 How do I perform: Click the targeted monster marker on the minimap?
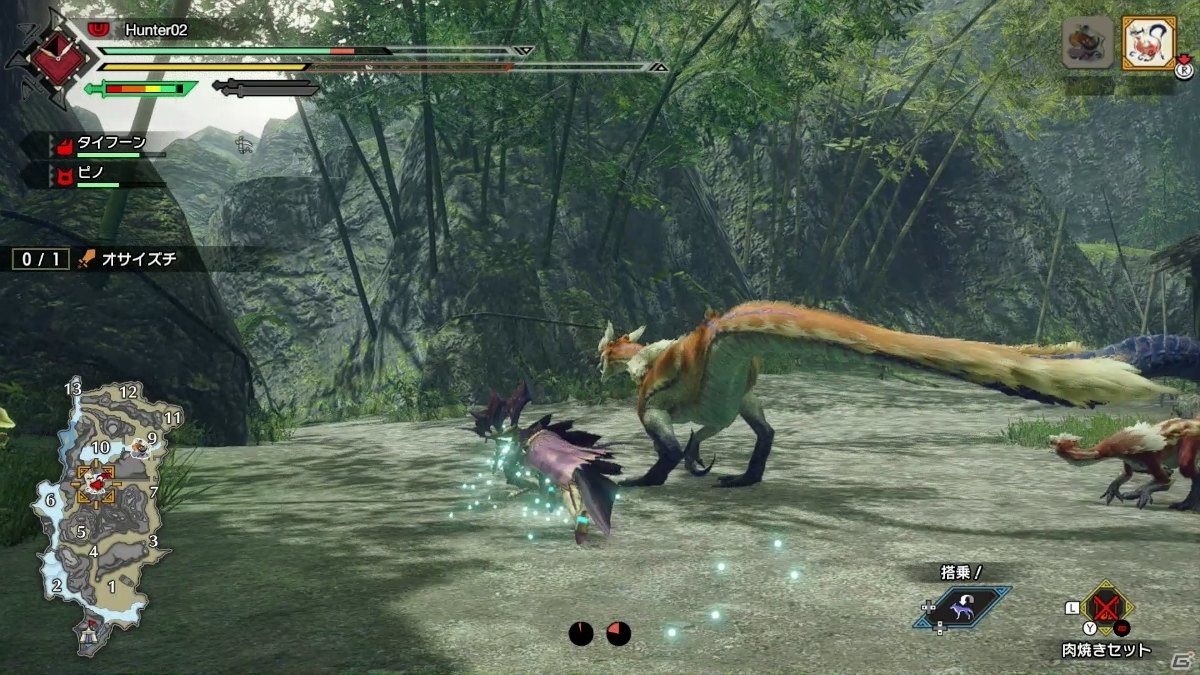98,483
